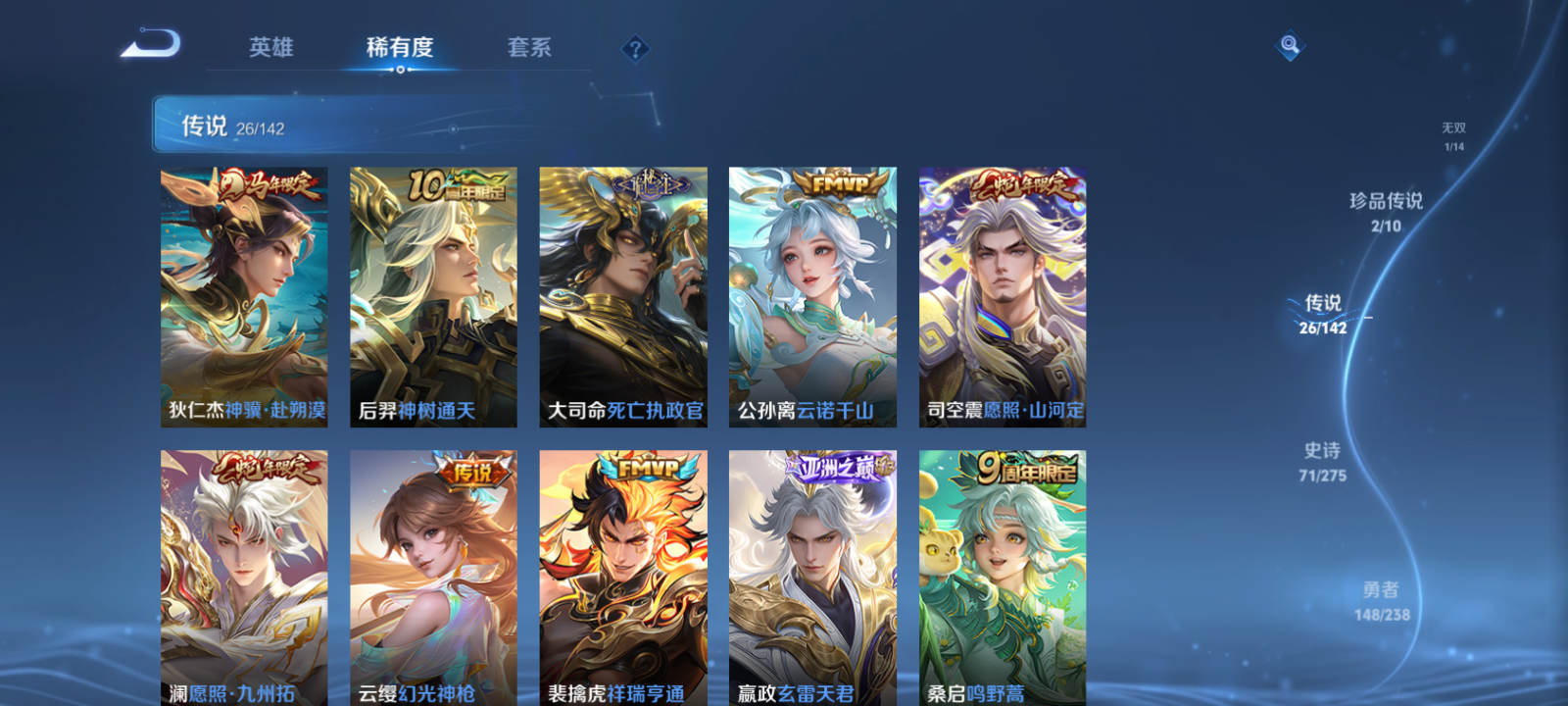
Task: Switch to the 套系 tab
Action: click(530, 47)
